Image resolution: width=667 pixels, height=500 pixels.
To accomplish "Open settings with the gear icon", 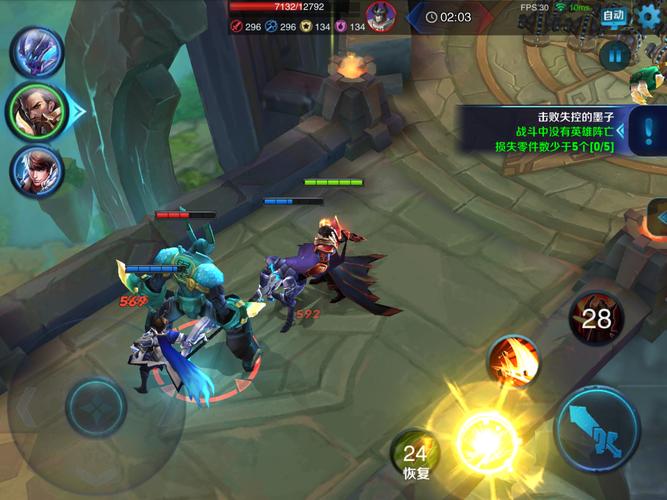I will pyautogui.click(x=650, y=14).
